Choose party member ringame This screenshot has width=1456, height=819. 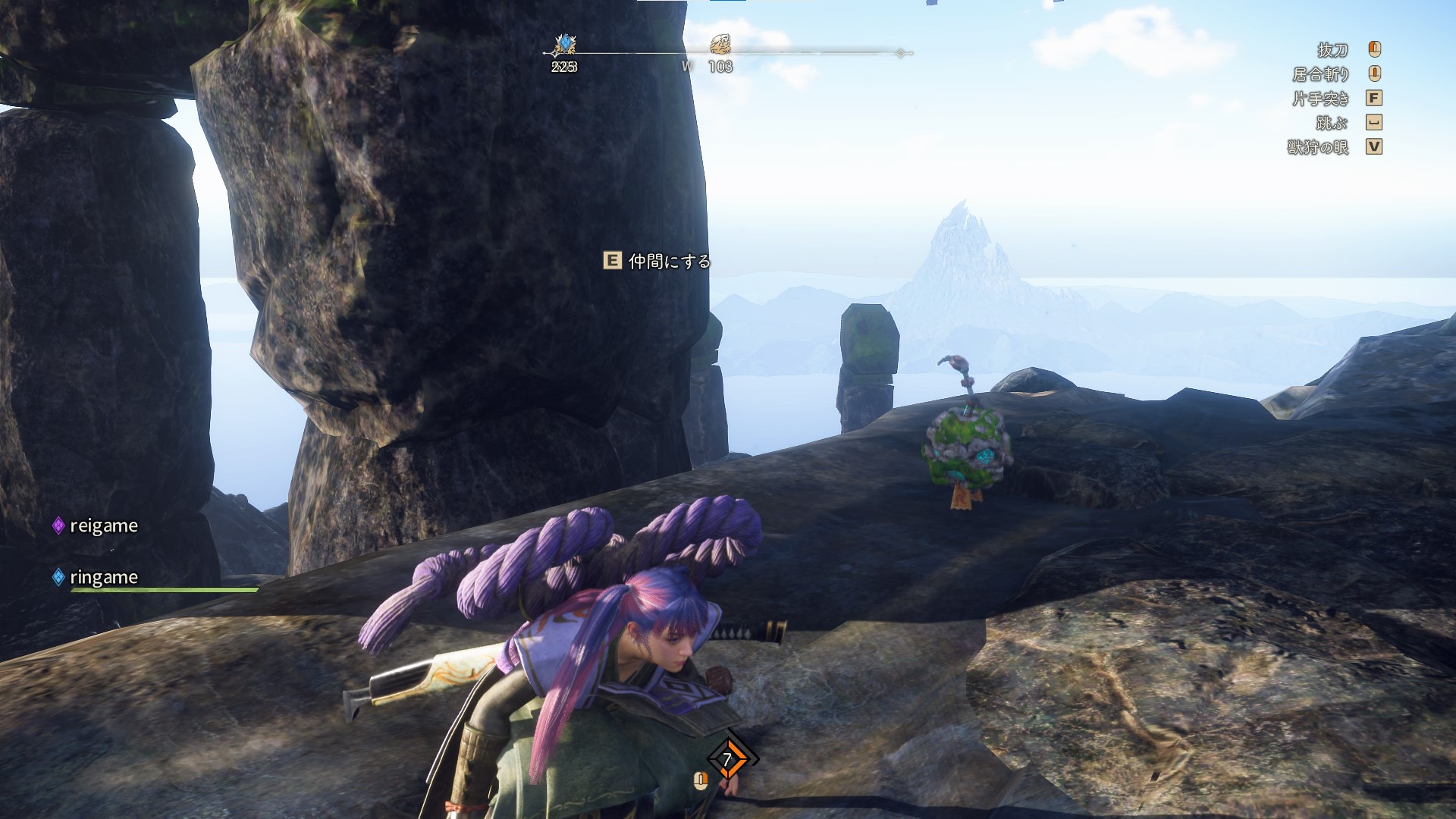point(103,577)
